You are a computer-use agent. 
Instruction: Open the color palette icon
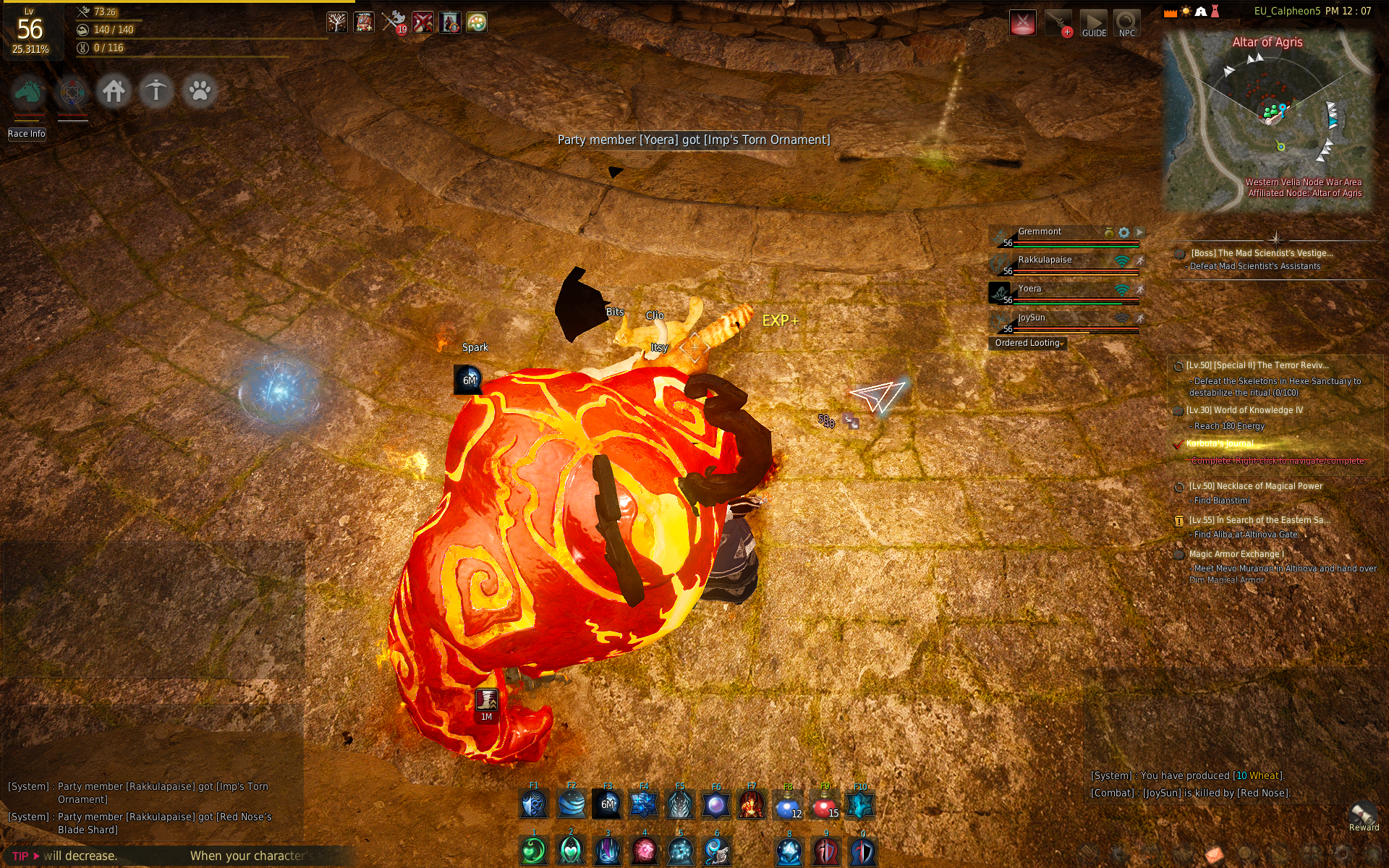tap(476, 22)
